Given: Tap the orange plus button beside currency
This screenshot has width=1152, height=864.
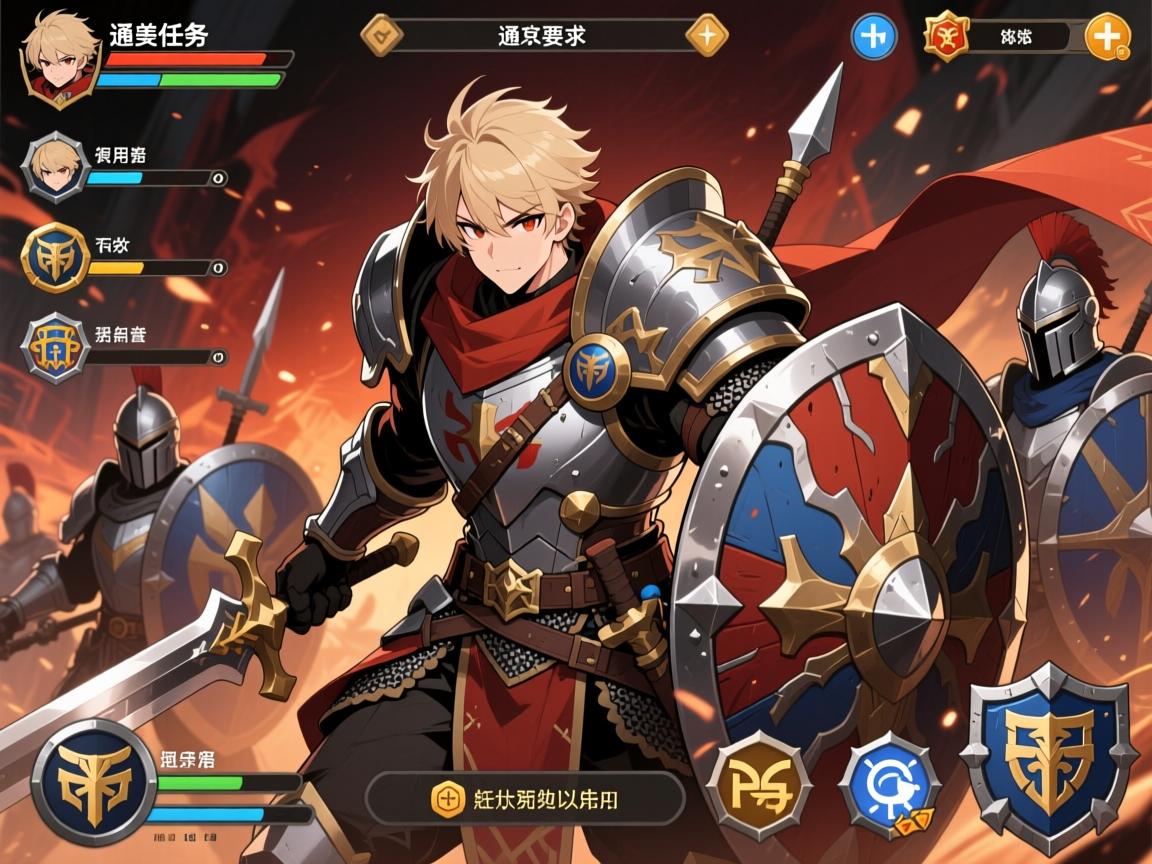Looking at the screenshot, I should pos(1107,37).
